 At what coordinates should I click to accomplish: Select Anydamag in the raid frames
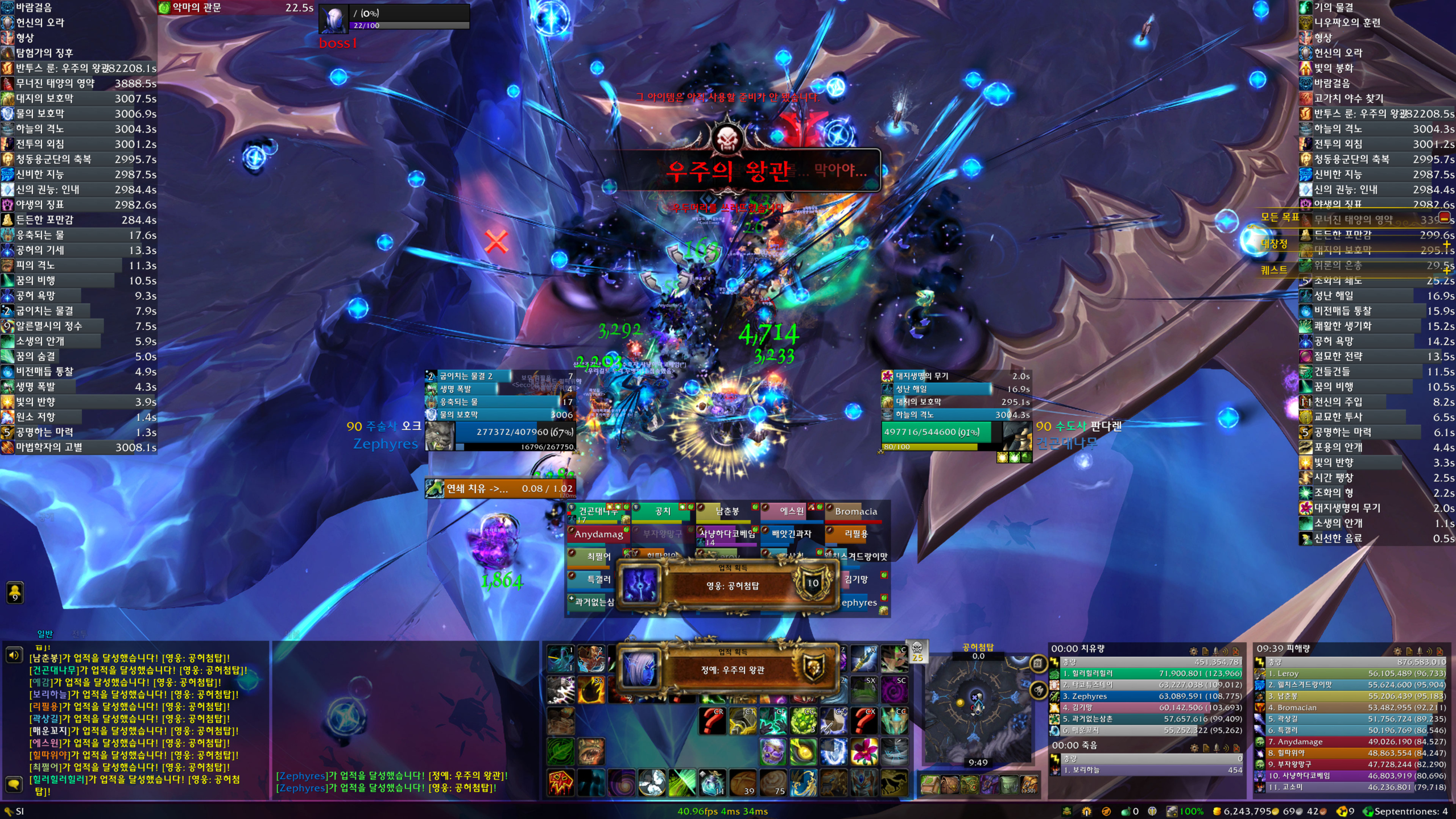click(x=598, y=534)
